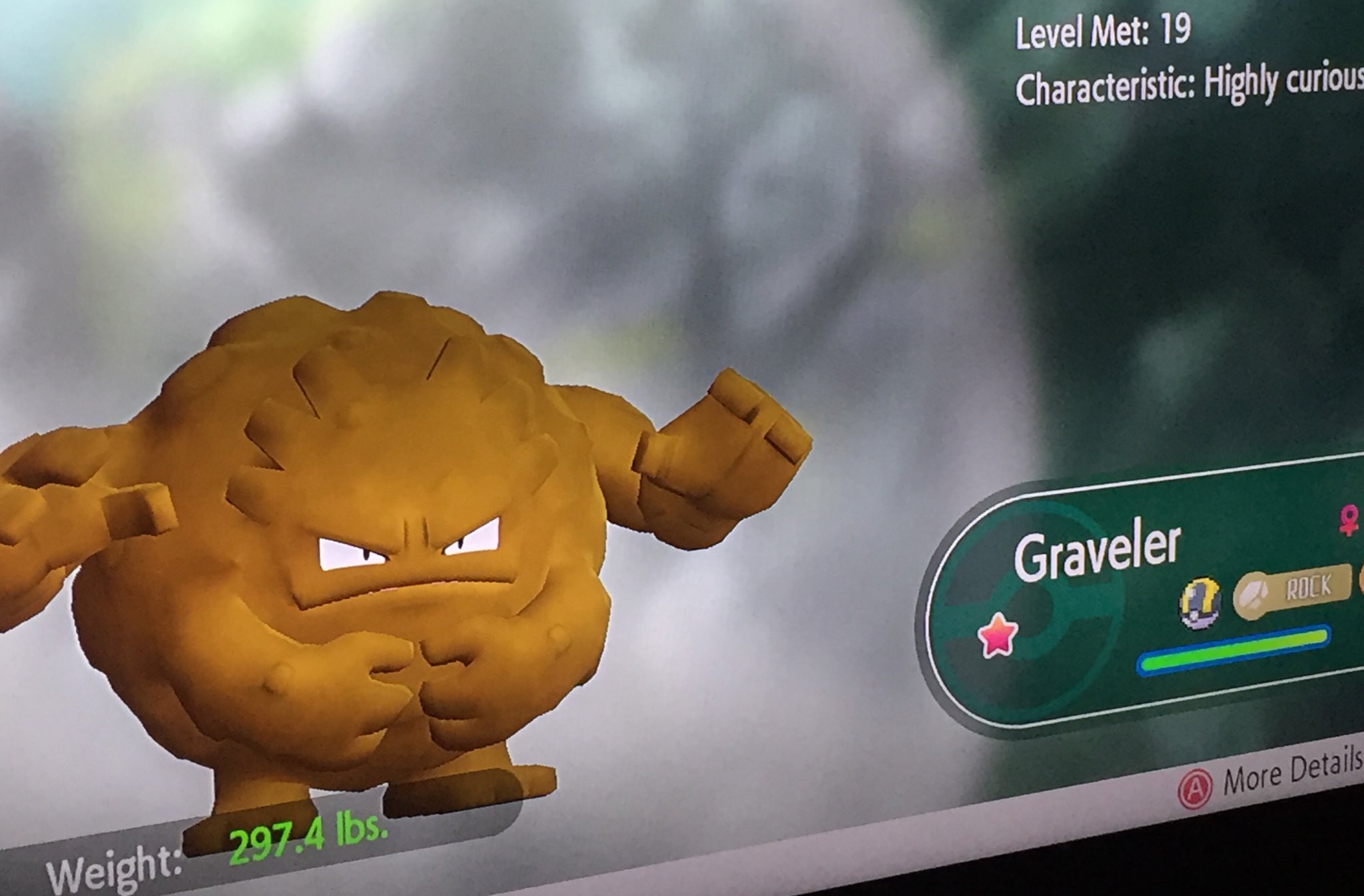Click the Ultra Ball icon next to Graveler
Viewport: 1364px width, 896px height.
[x=1199, y=601]
